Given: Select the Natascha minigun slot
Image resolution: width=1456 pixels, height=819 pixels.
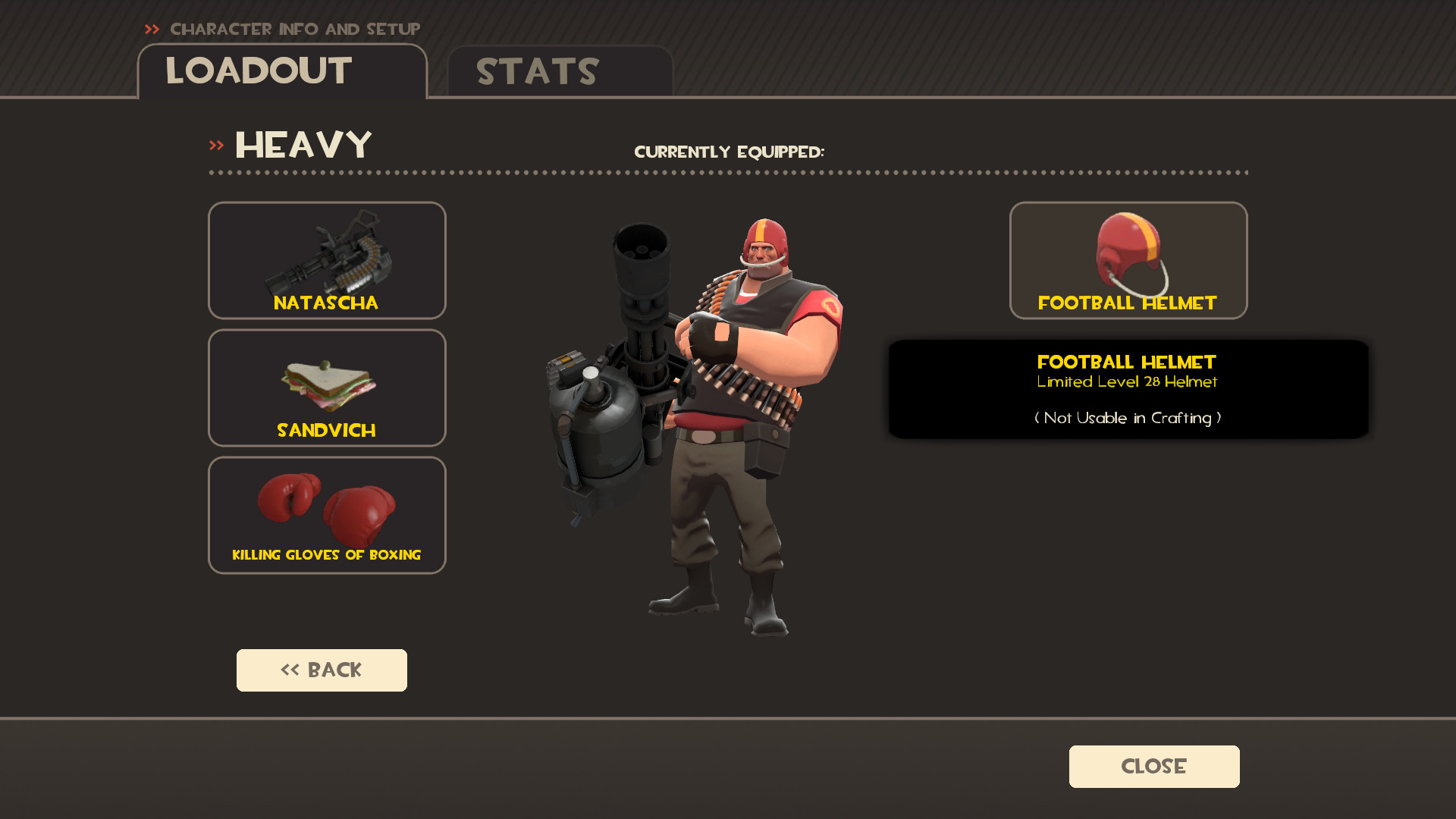Looking at the screenshot, I should tap(327, 260).
